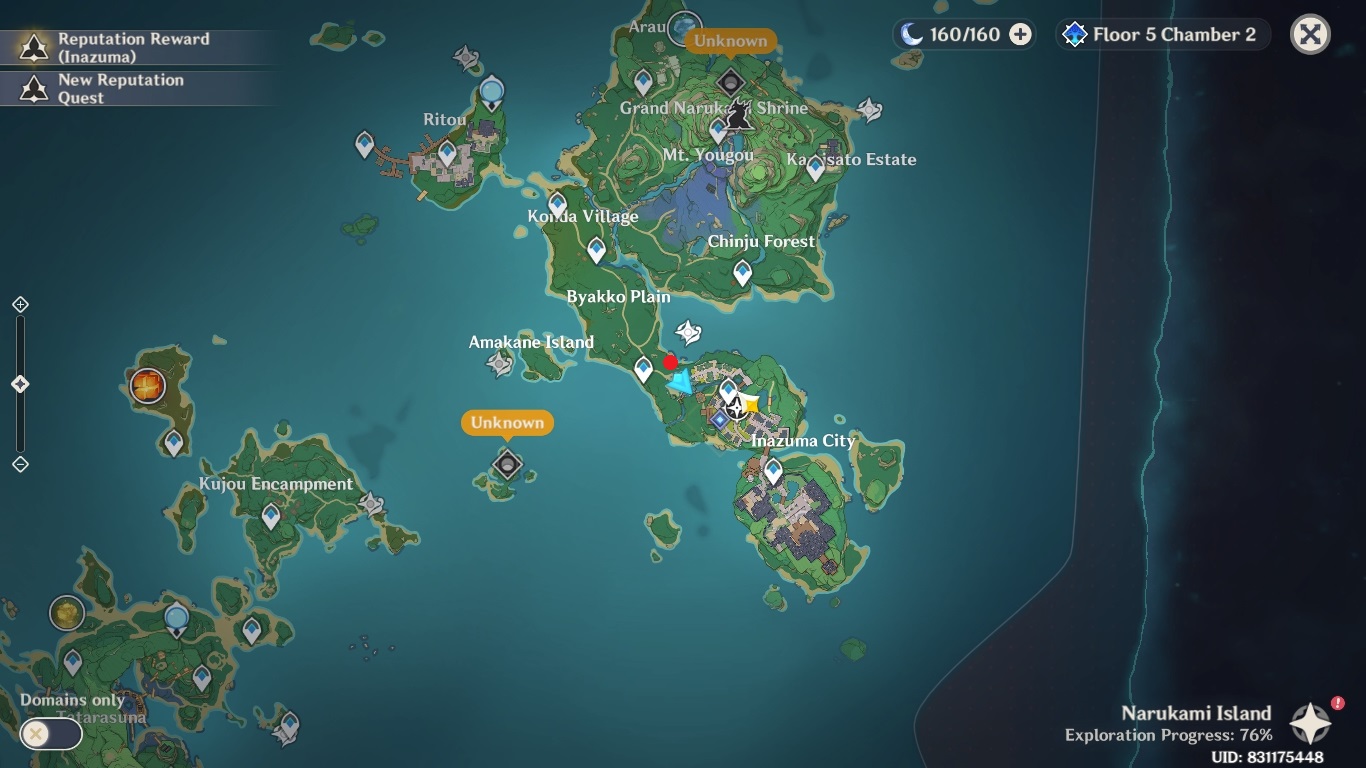Select the Konda Village teleport waypoint

pos(557,205)
